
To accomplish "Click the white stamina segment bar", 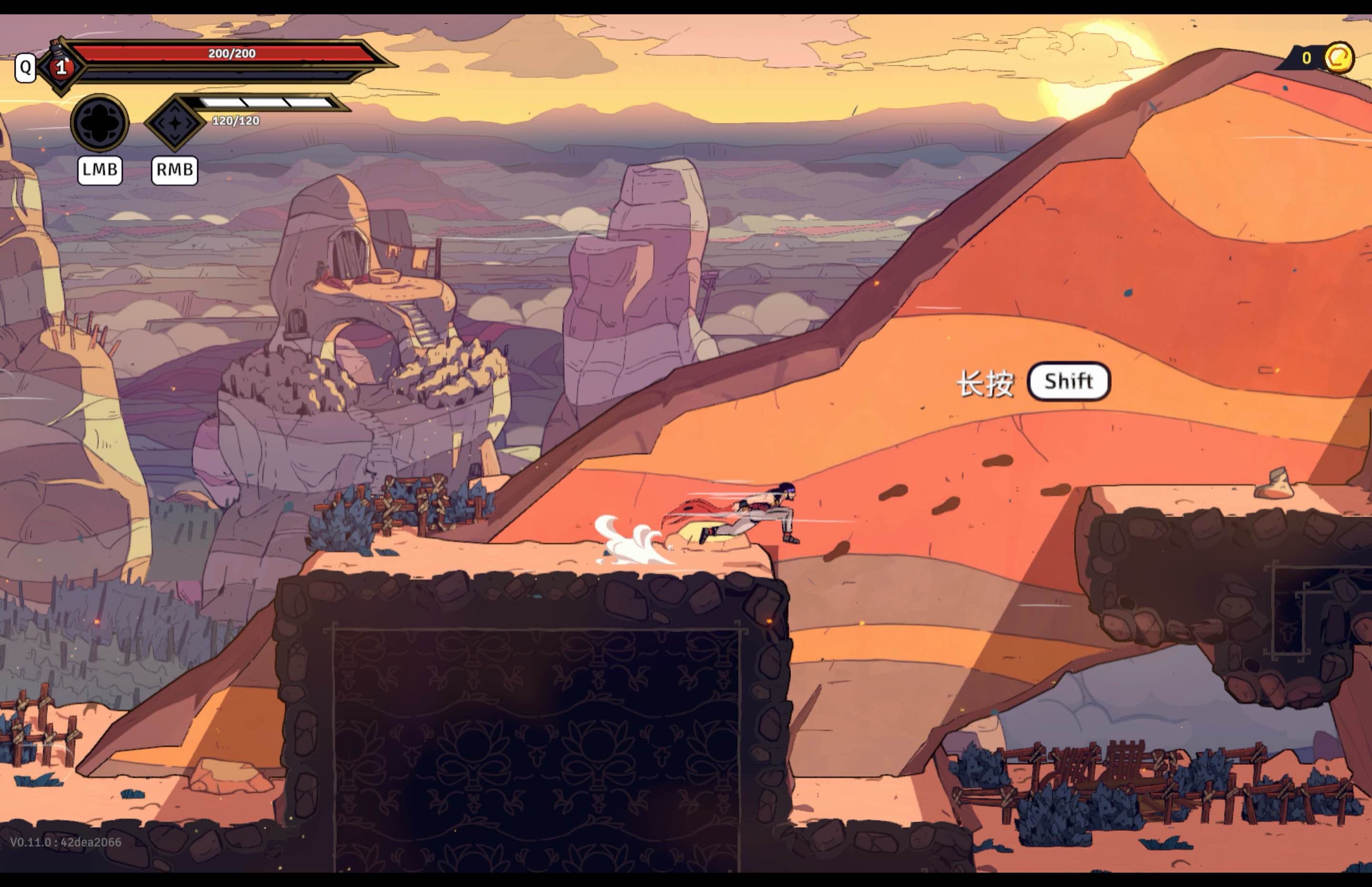I will (262, 102).
